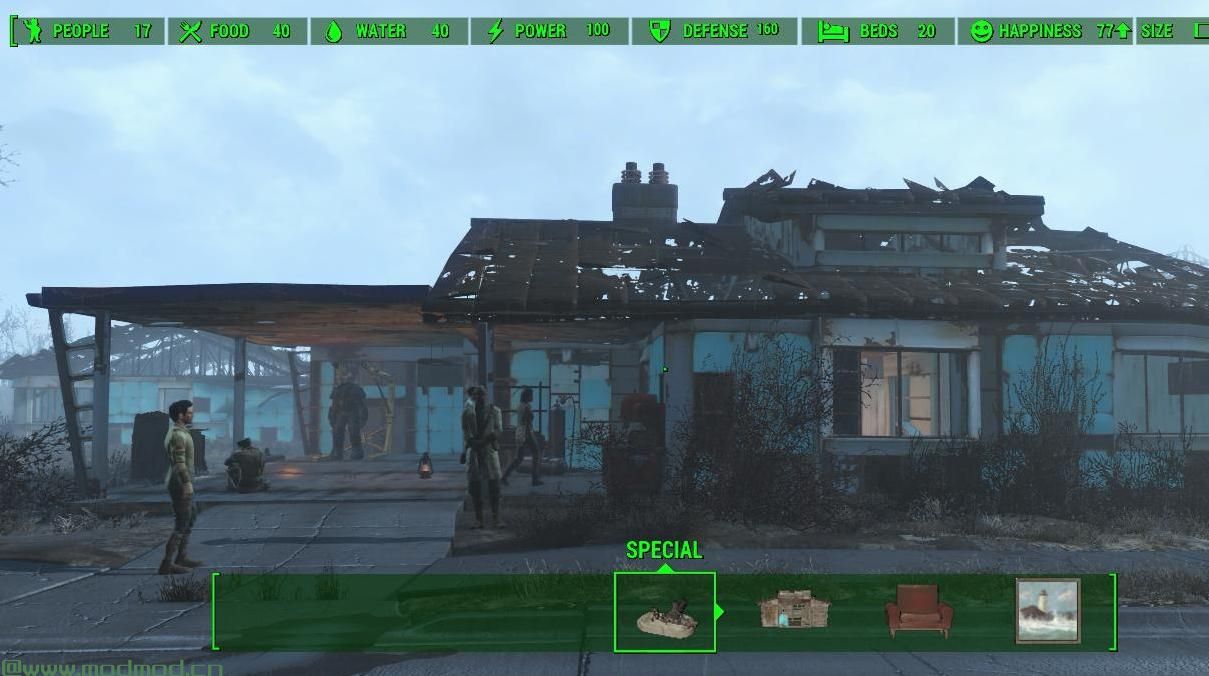Screen dimensions: 1209x676
Task: Open the red armchair furniture category
Action: 918,610
